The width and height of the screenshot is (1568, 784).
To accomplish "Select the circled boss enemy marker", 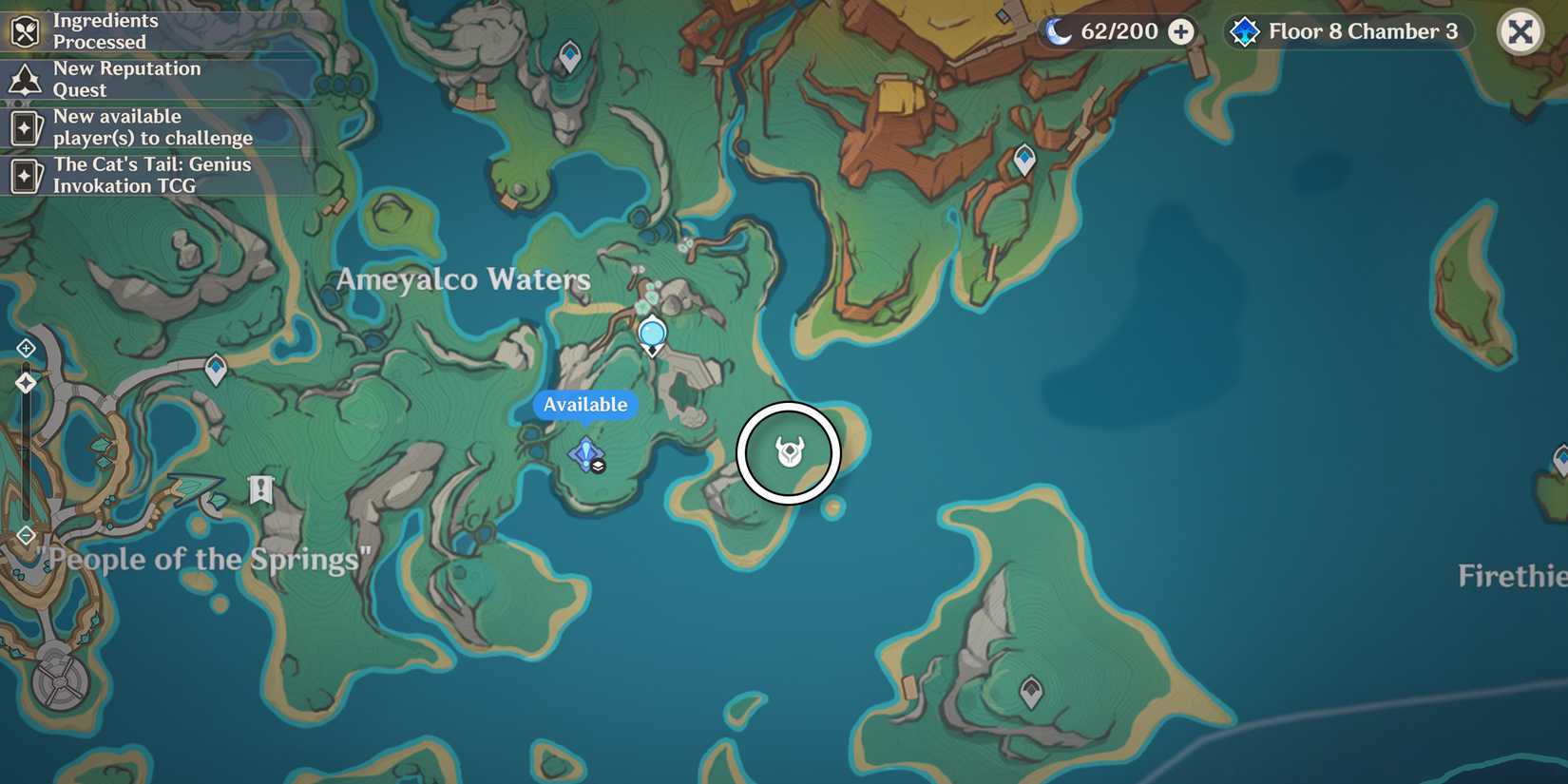I will coord(789,454).
